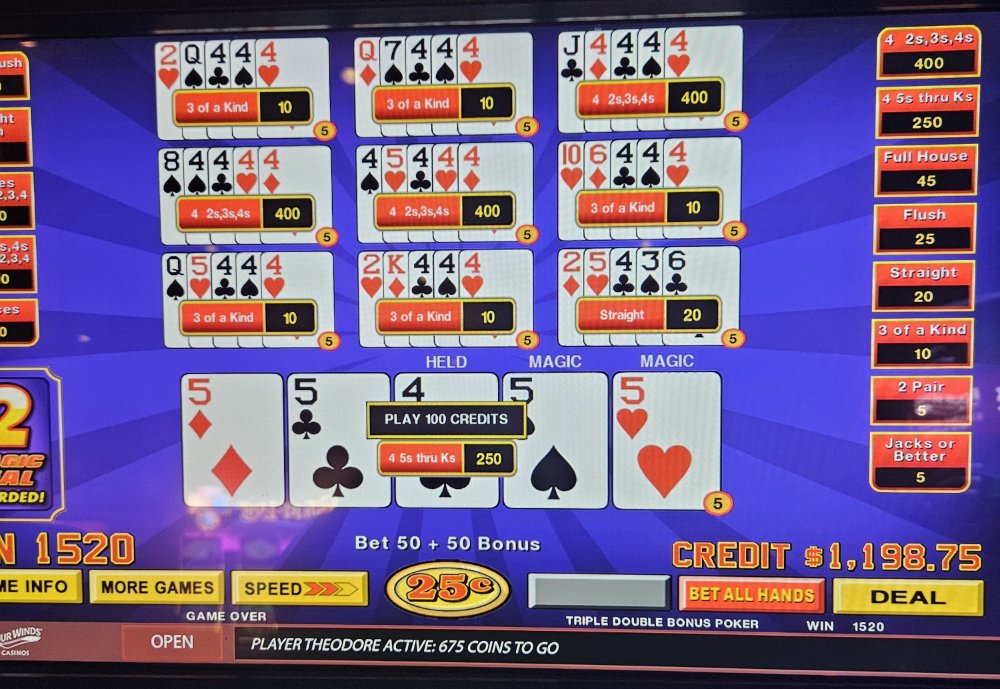Select the BET ALL HANDS button
1000x689 pixels.
pos(751,595)
